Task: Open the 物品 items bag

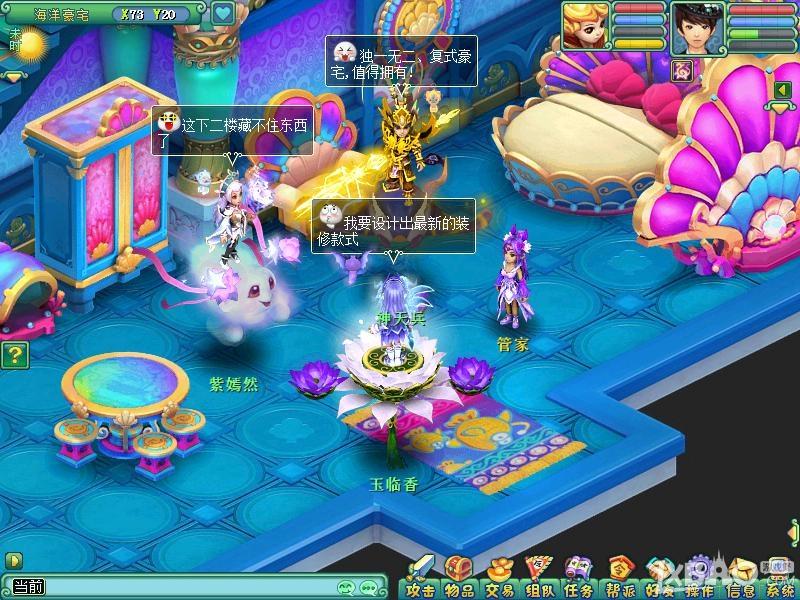Action: (459, 578)
